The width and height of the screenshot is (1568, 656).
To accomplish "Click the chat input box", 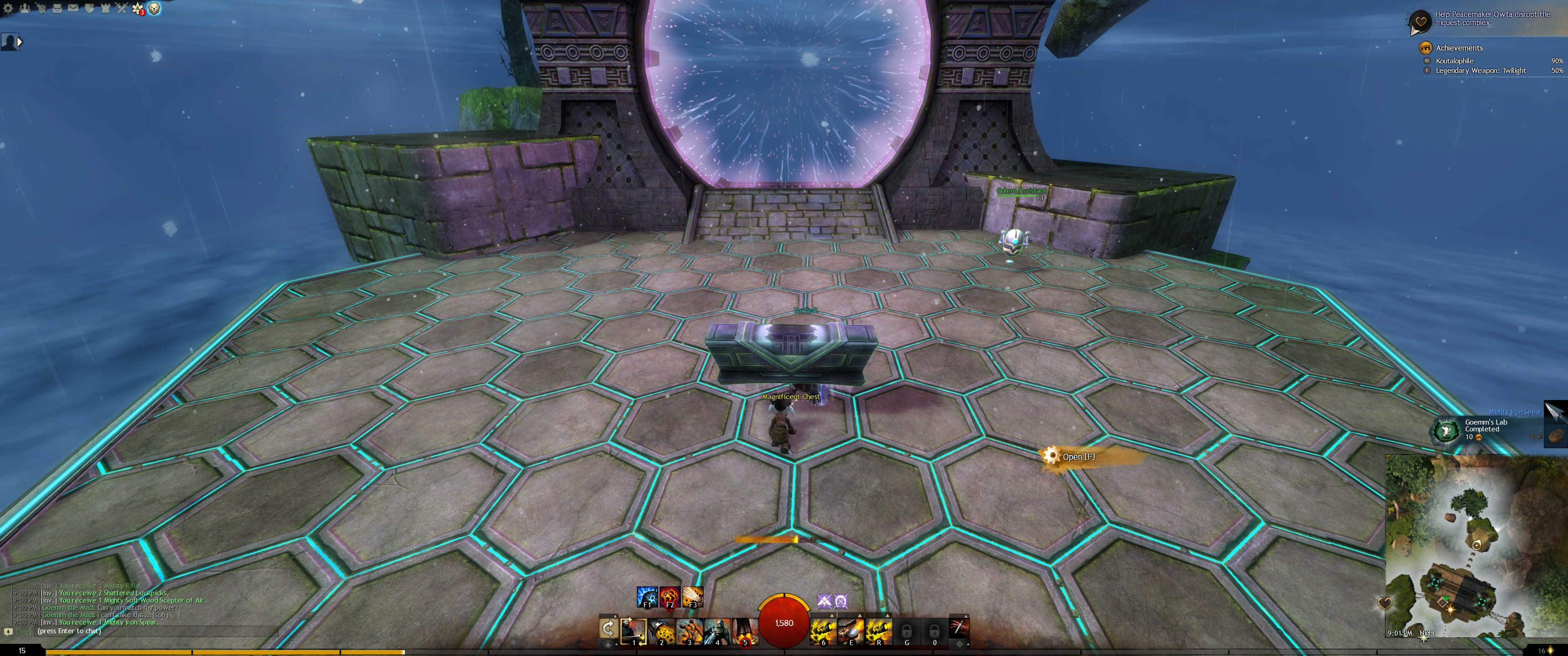I will tap(152, 631).
